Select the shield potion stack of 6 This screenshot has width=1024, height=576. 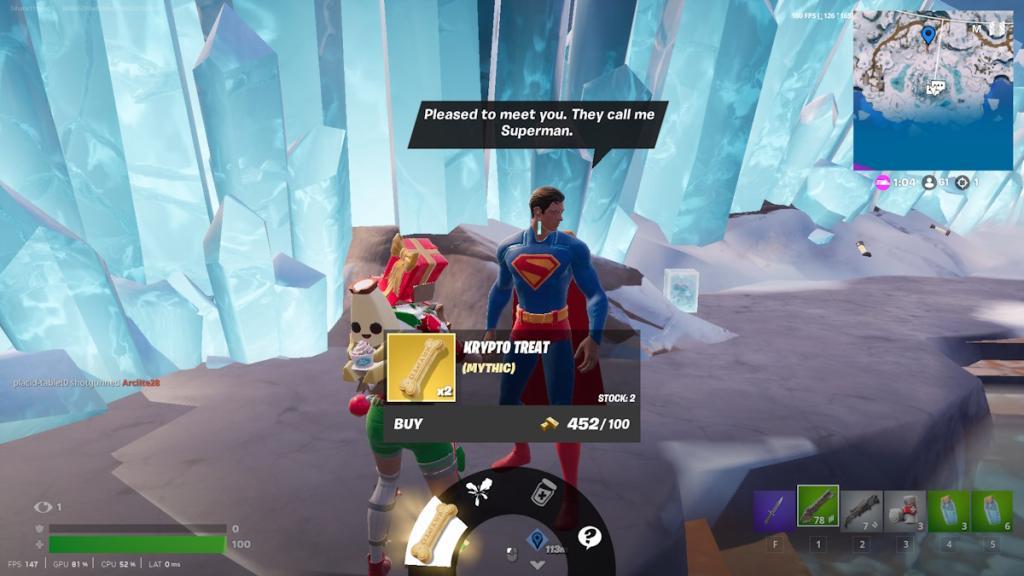(992, 510)
